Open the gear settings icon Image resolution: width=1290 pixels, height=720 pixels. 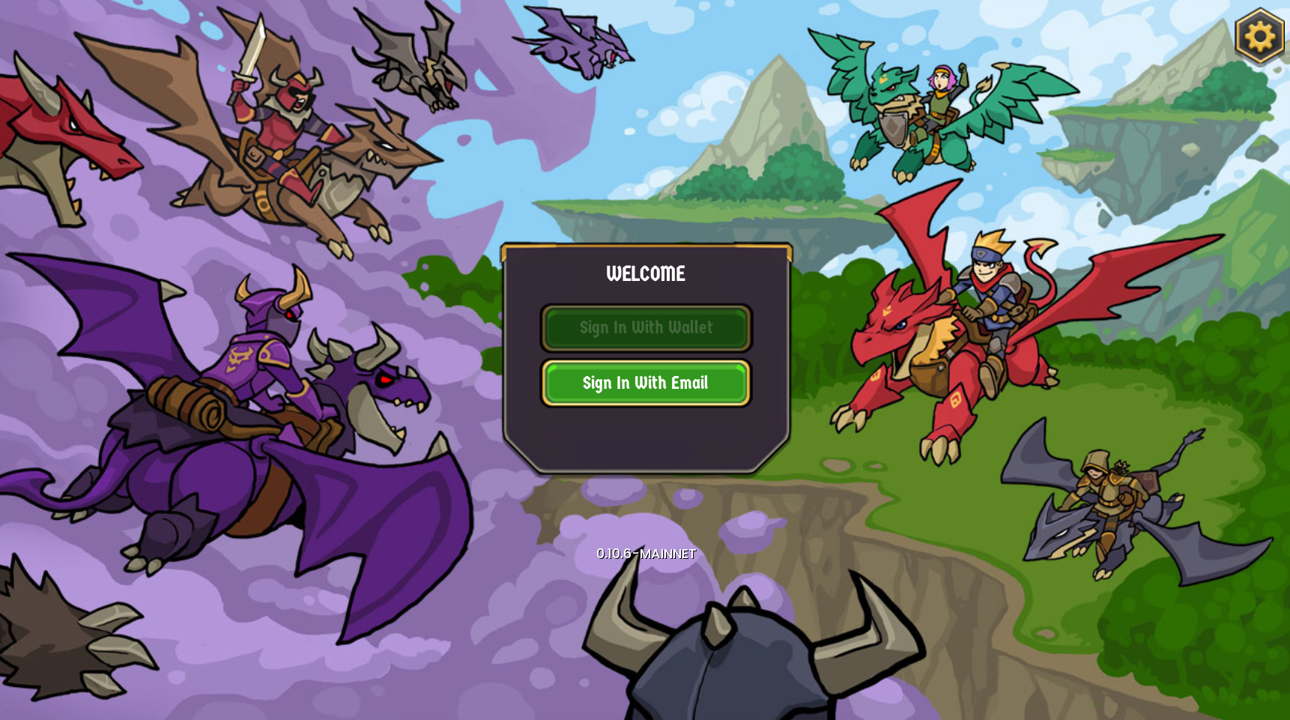coord(1259,36)
